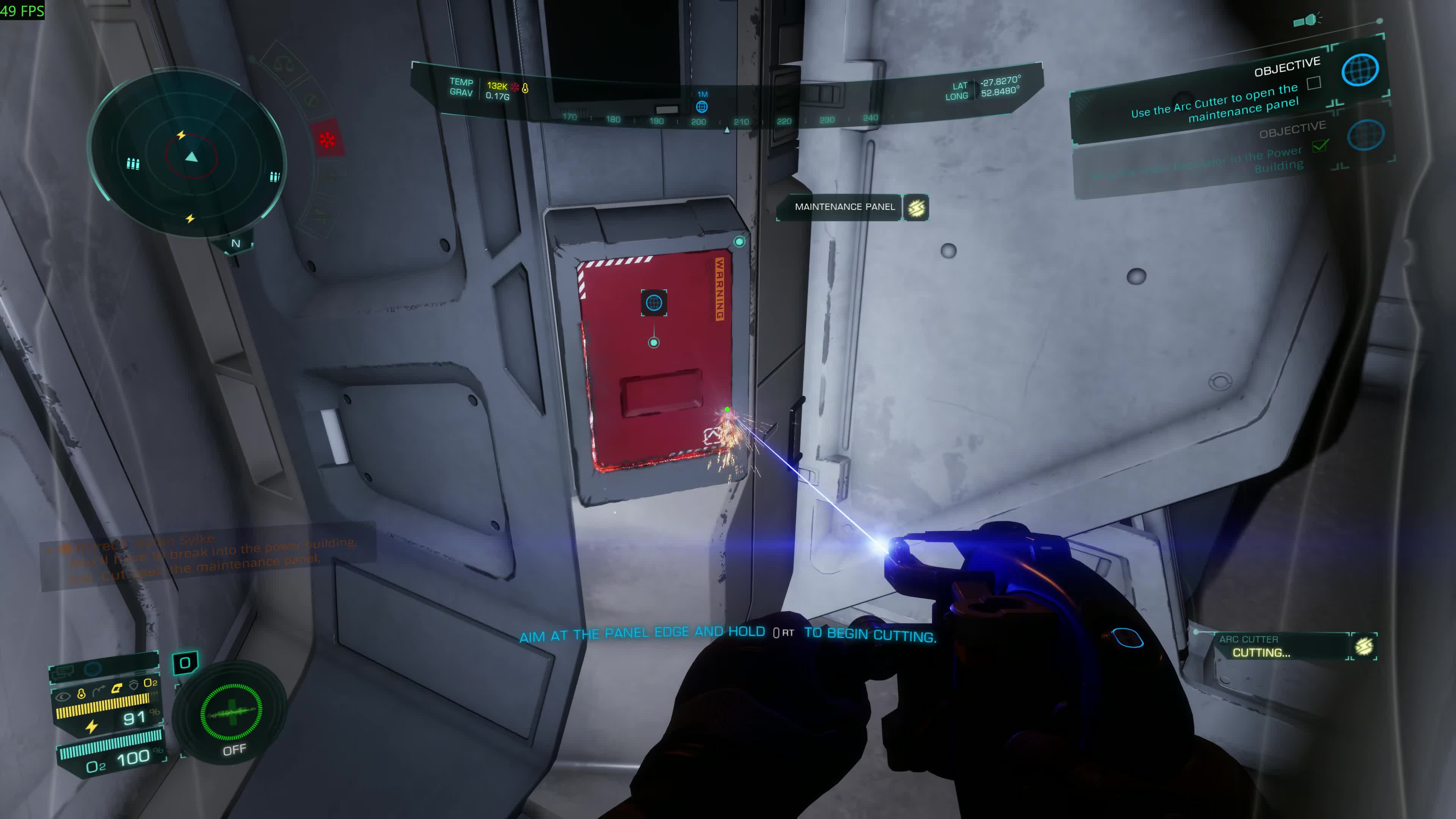This screenshot has width=1456, height=819.
Task: Select the cut point at the panel's upper corner
Action: [739, 242]
